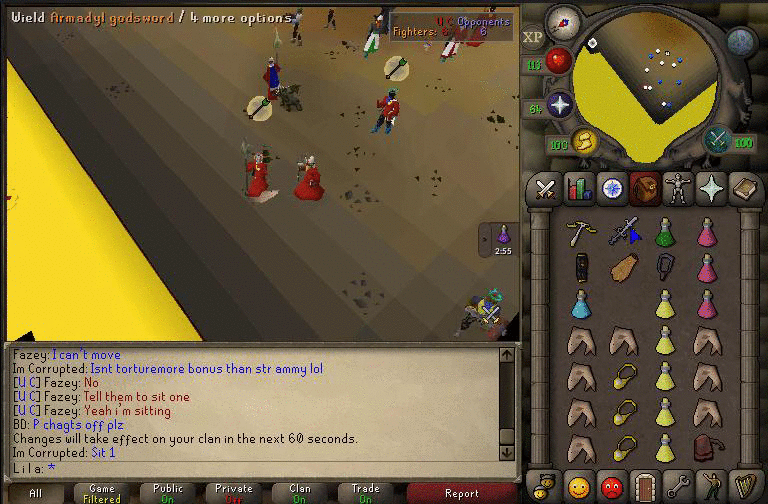
Task: Activate the special attack orb
Action: point(717,140)
